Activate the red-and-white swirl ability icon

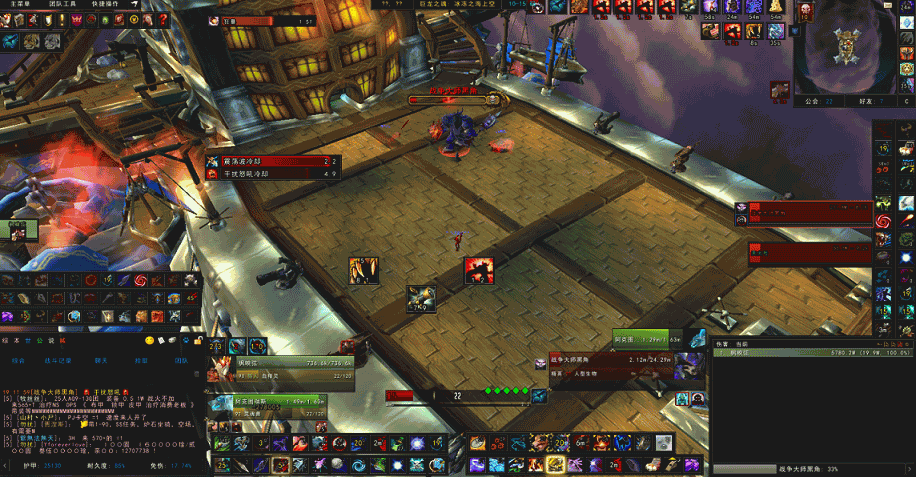point(884,220)
